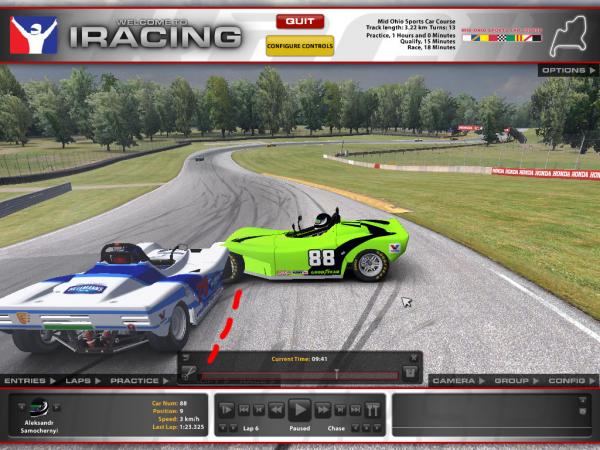Play the paused replay

click(x=299, y=409)
